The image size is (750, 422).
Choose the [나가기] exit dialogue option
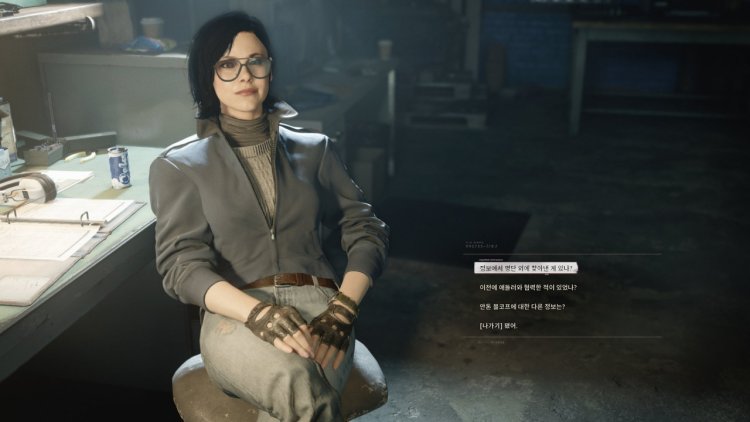click(499, 325)
